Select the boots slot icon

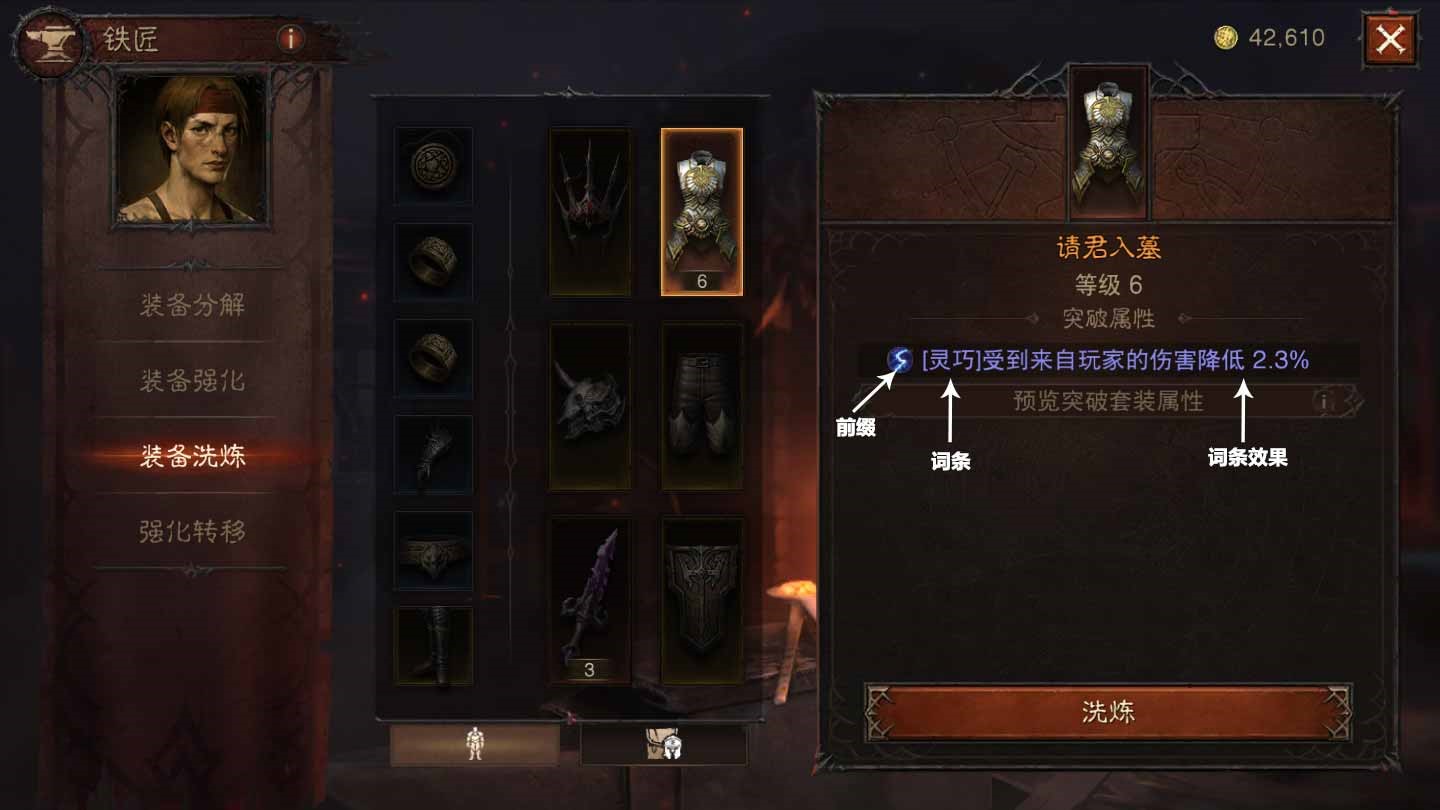434,645
